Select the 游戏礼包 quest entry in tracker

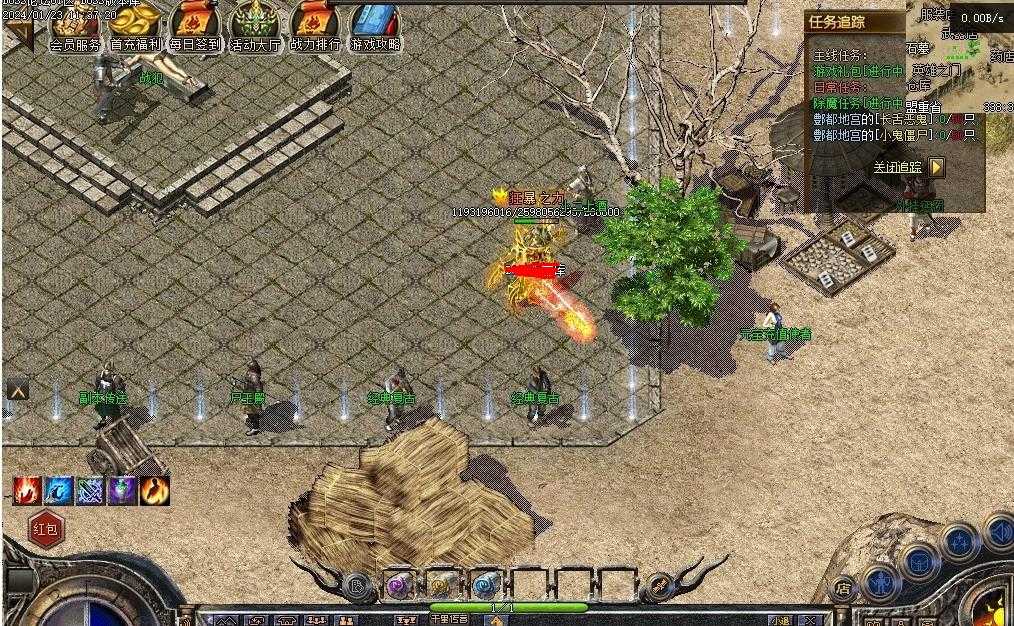[858, 72]
